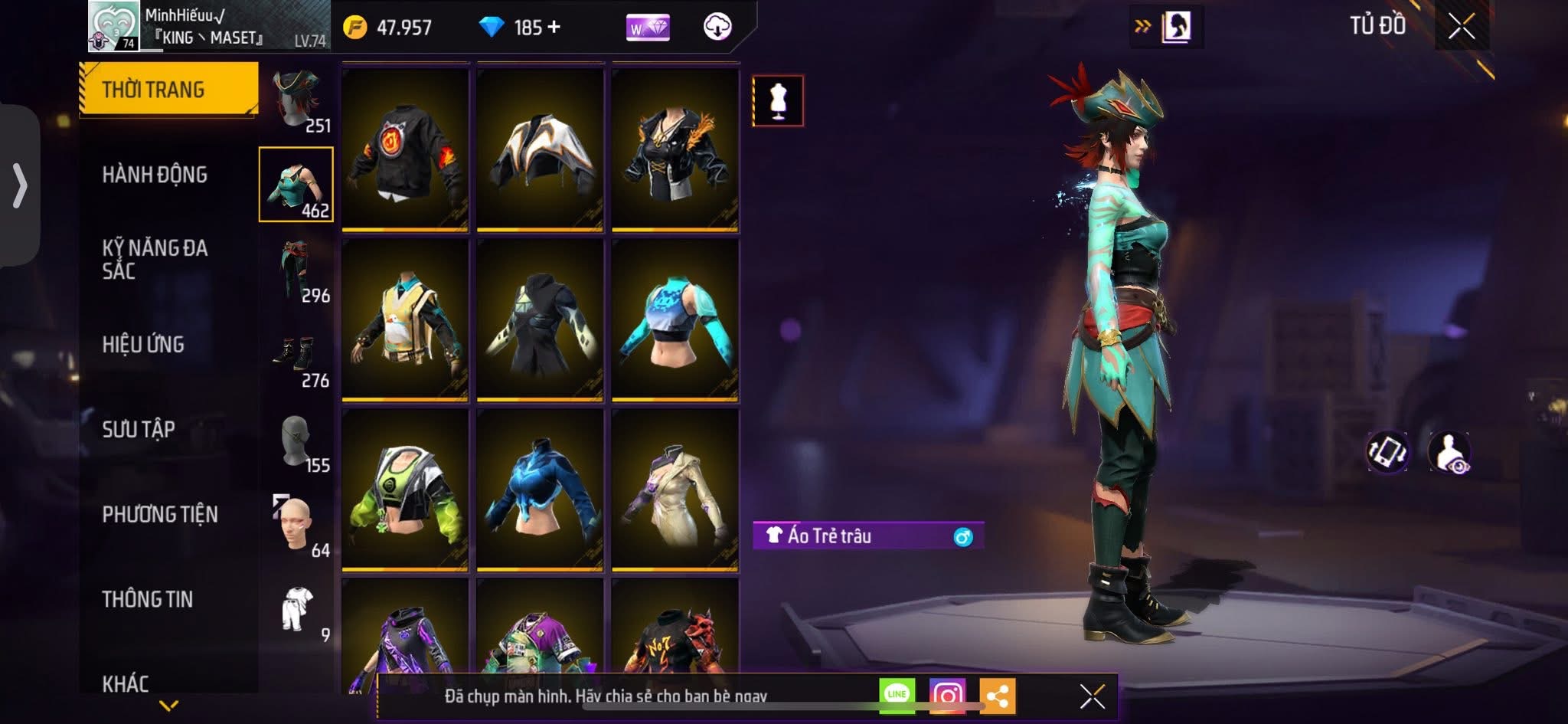Pick the yellow vest top with duck
The image size is (1568, 724).
405,319
